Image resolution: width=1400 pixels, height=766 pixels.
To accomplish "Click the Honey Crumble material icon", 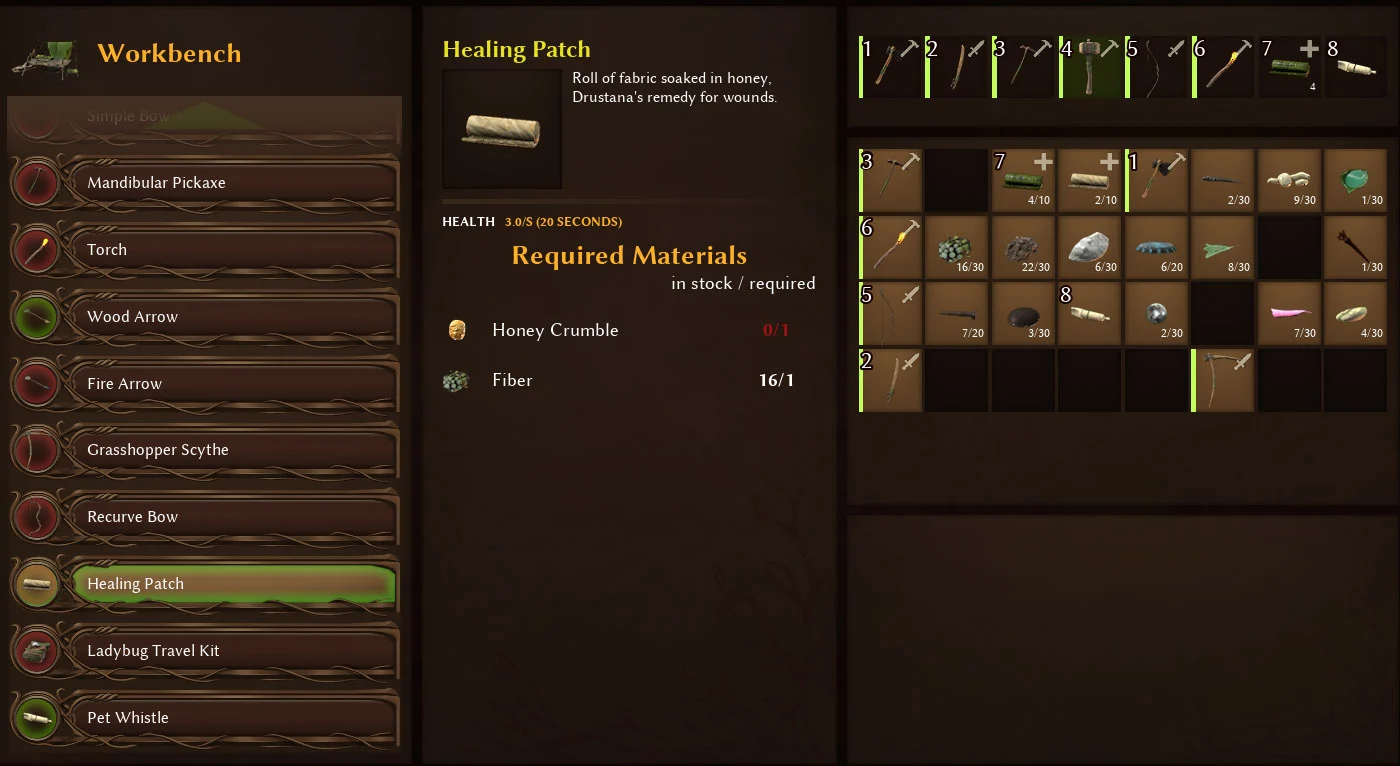I will tap(458, 329).
